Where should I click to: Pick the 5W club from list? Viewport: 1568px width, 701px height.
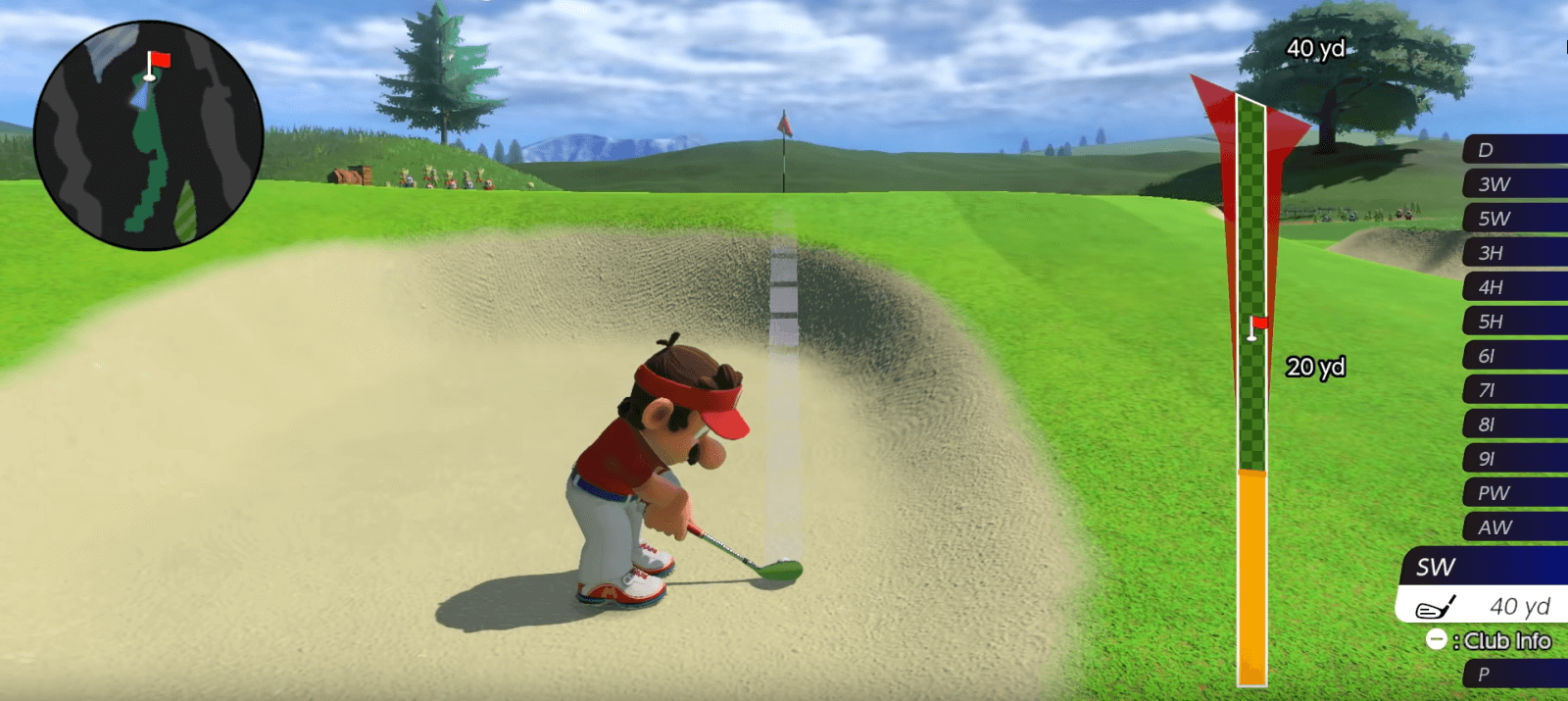(x=1514, y=219)
